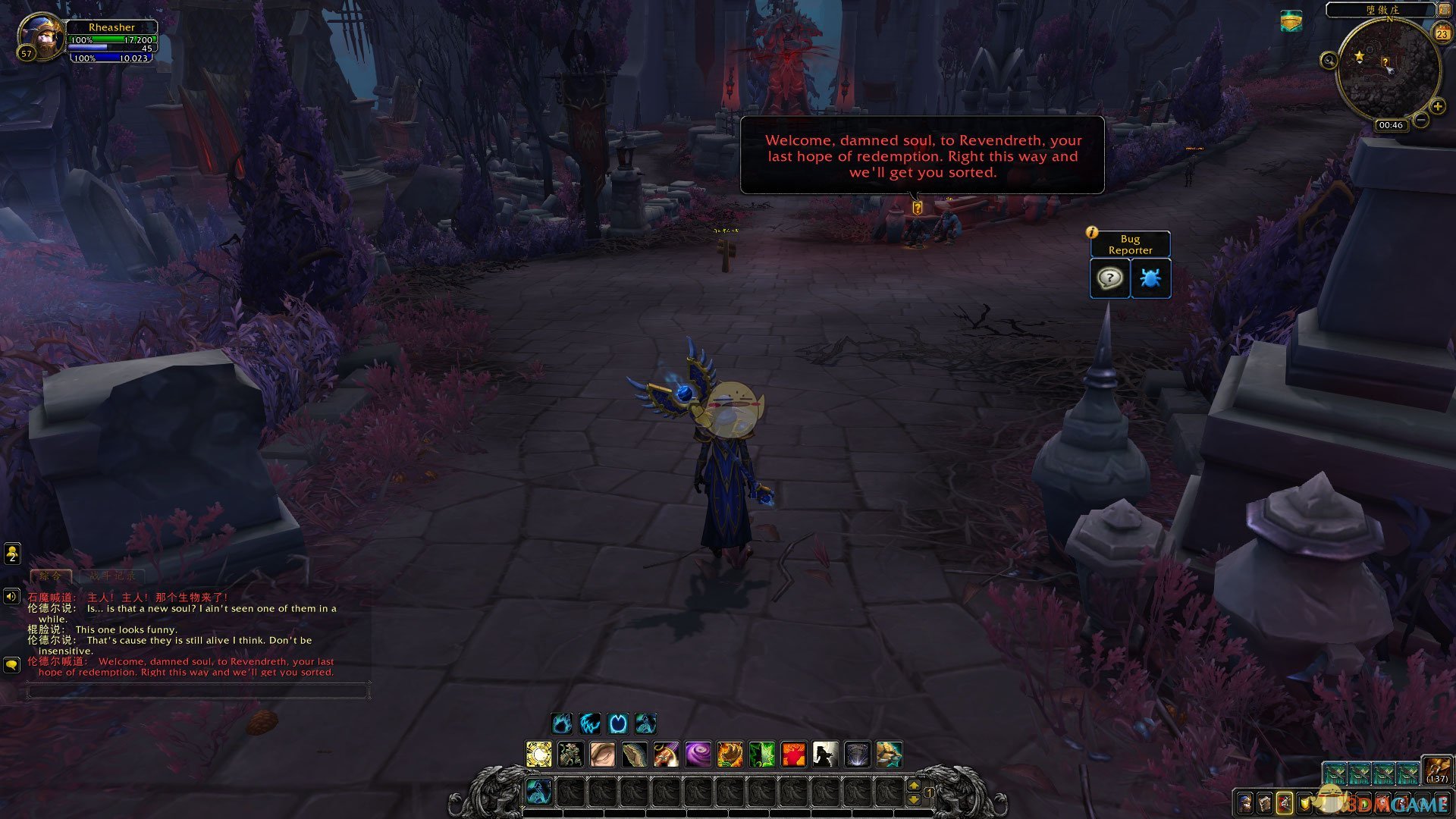Click the bug report beetle button
This screenshot has width=1456, height=819.
coord(1150,278)
